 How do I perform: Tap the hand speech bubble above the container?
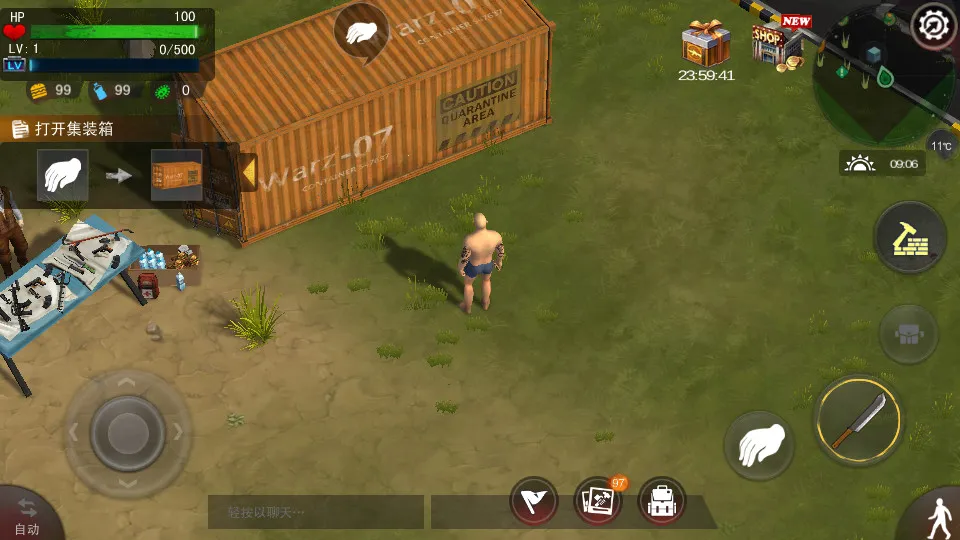361,32
